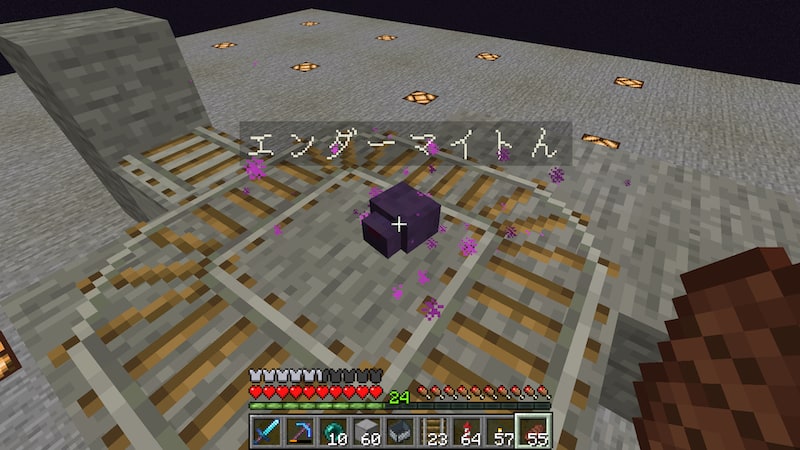The image size is (800, 450).
Task: Select the diamond sword hotbar slot
Action: click(269, 432)
